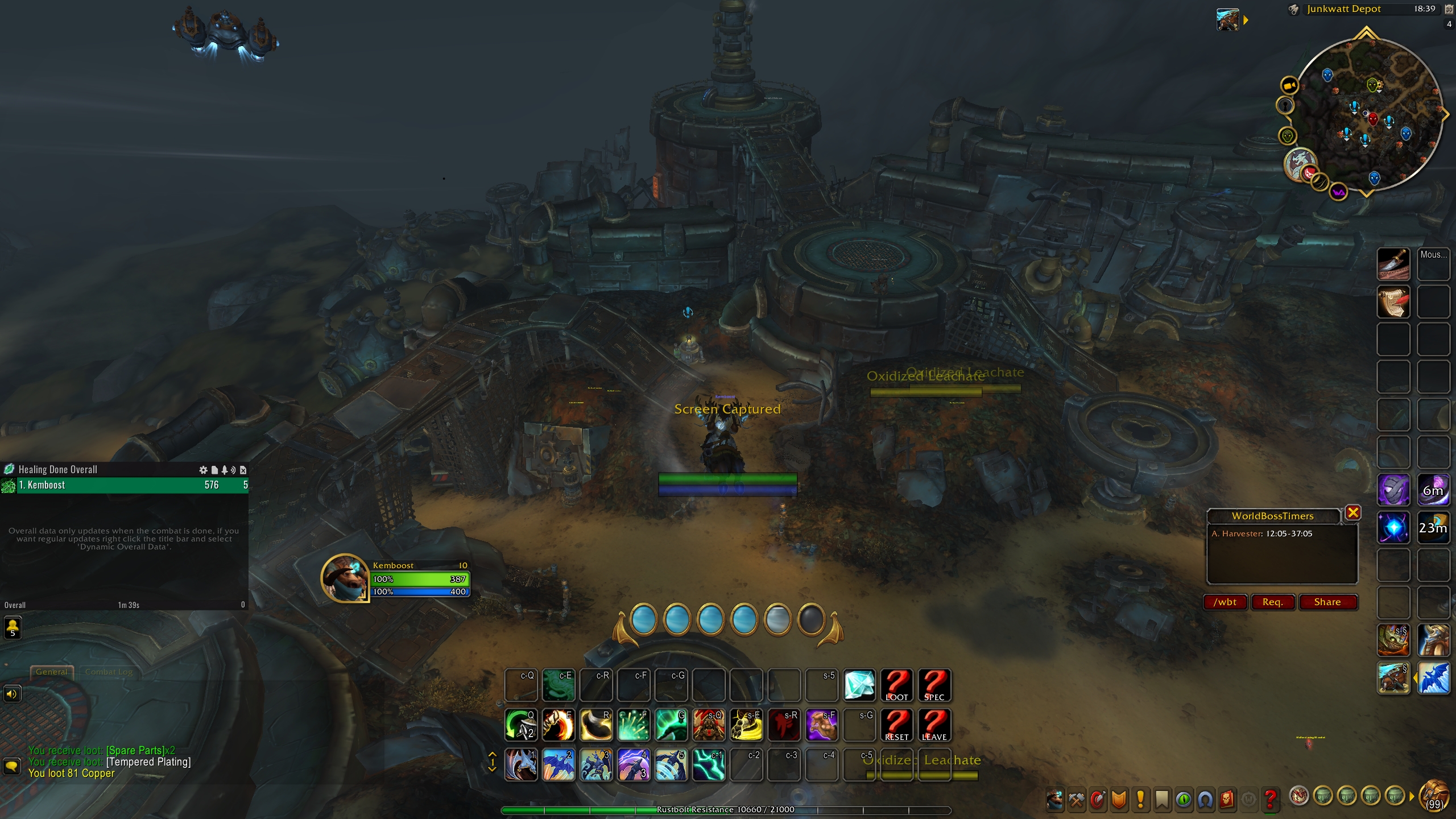Close the WorldBossTimers window
The height and width of the screenshot is (819, 1456).
click(1353, 512)
